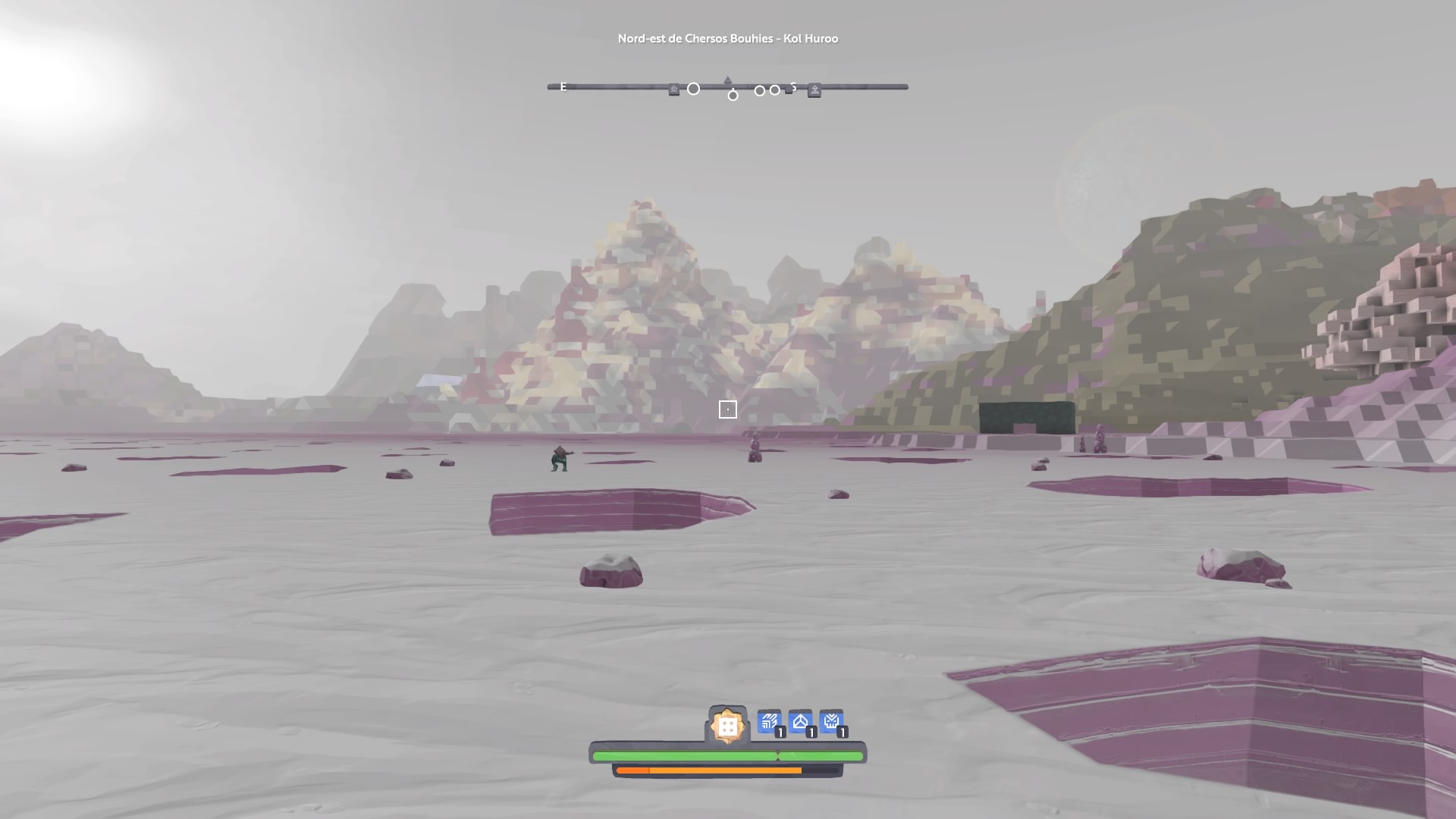1456x819 pixels.
Task: Click the triangle player heading marker above the compass
Action: click(727, 79)
